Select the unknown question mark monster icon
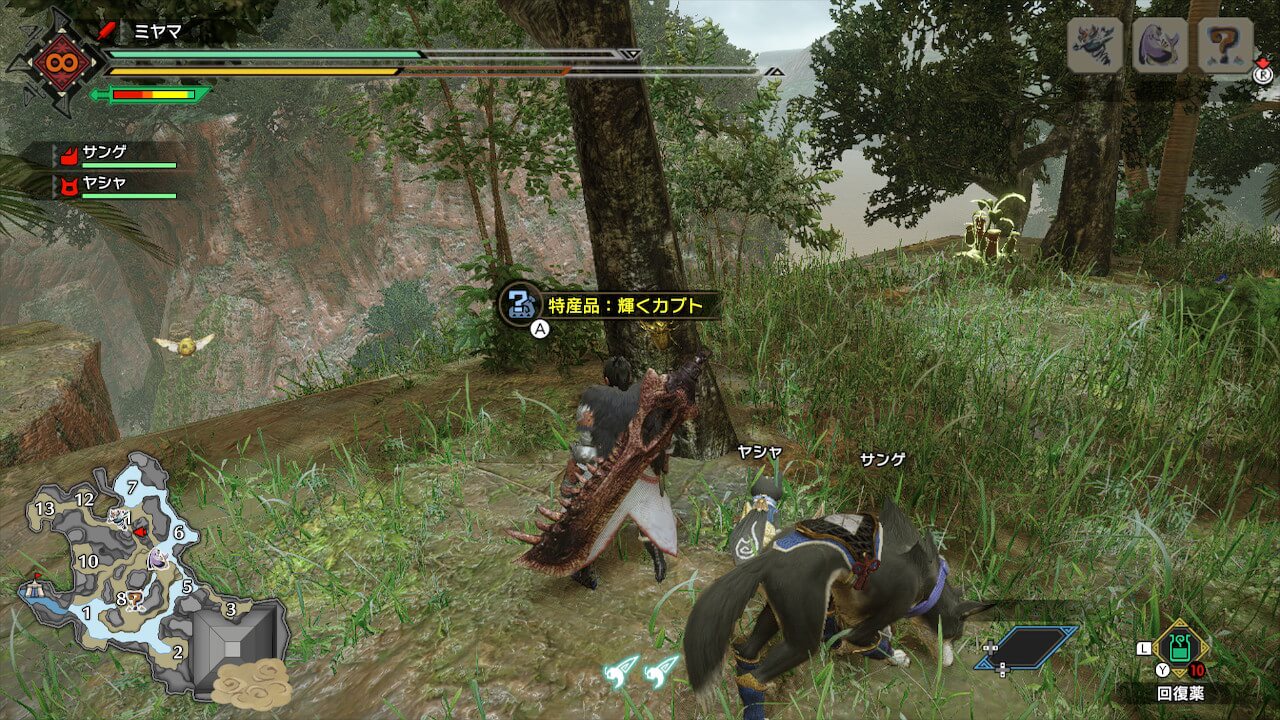This screenshot has width=1280, height=720. point(1226,45)
